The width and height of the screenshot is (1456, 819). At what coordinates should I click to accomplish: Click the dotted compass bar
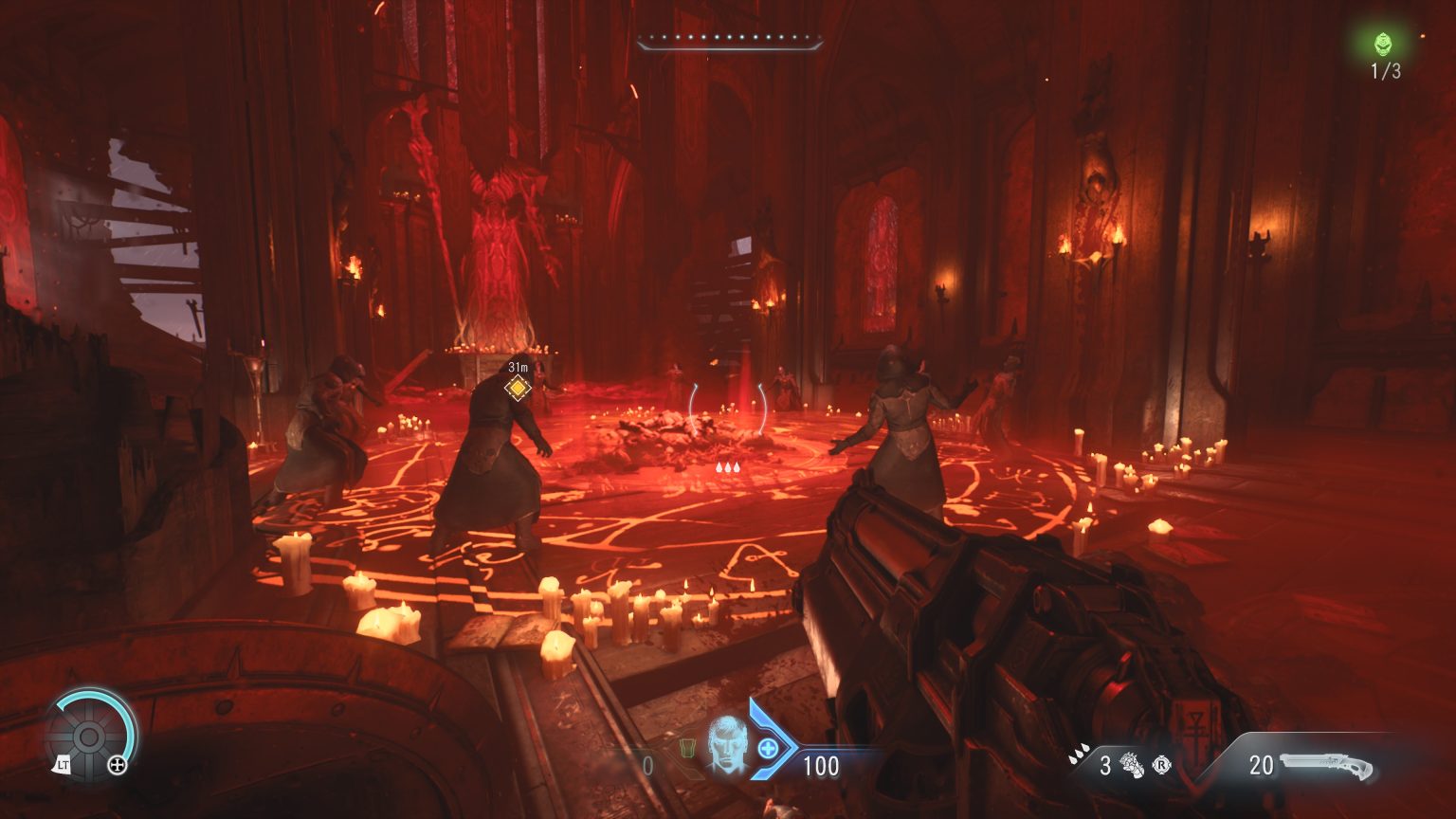(x=729, y=42)
